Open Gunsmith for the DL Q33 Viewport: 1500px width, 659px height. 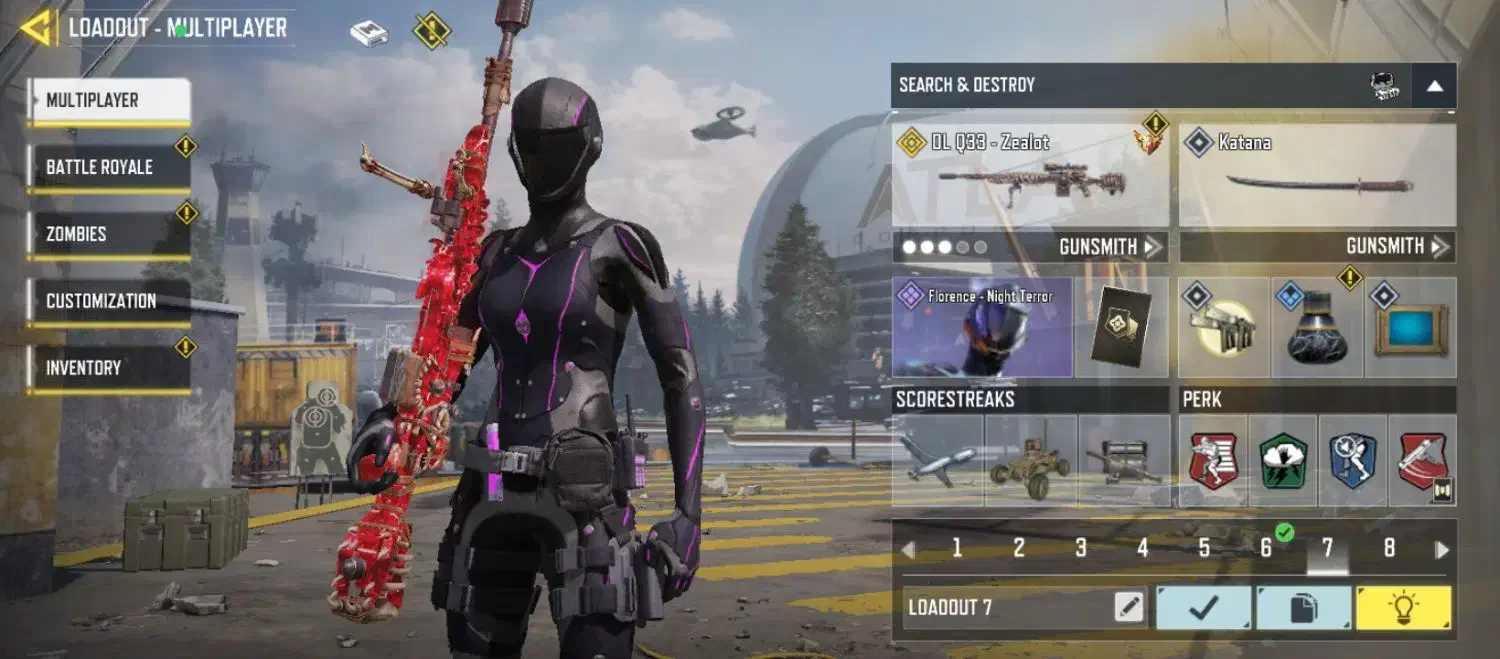1108,247
